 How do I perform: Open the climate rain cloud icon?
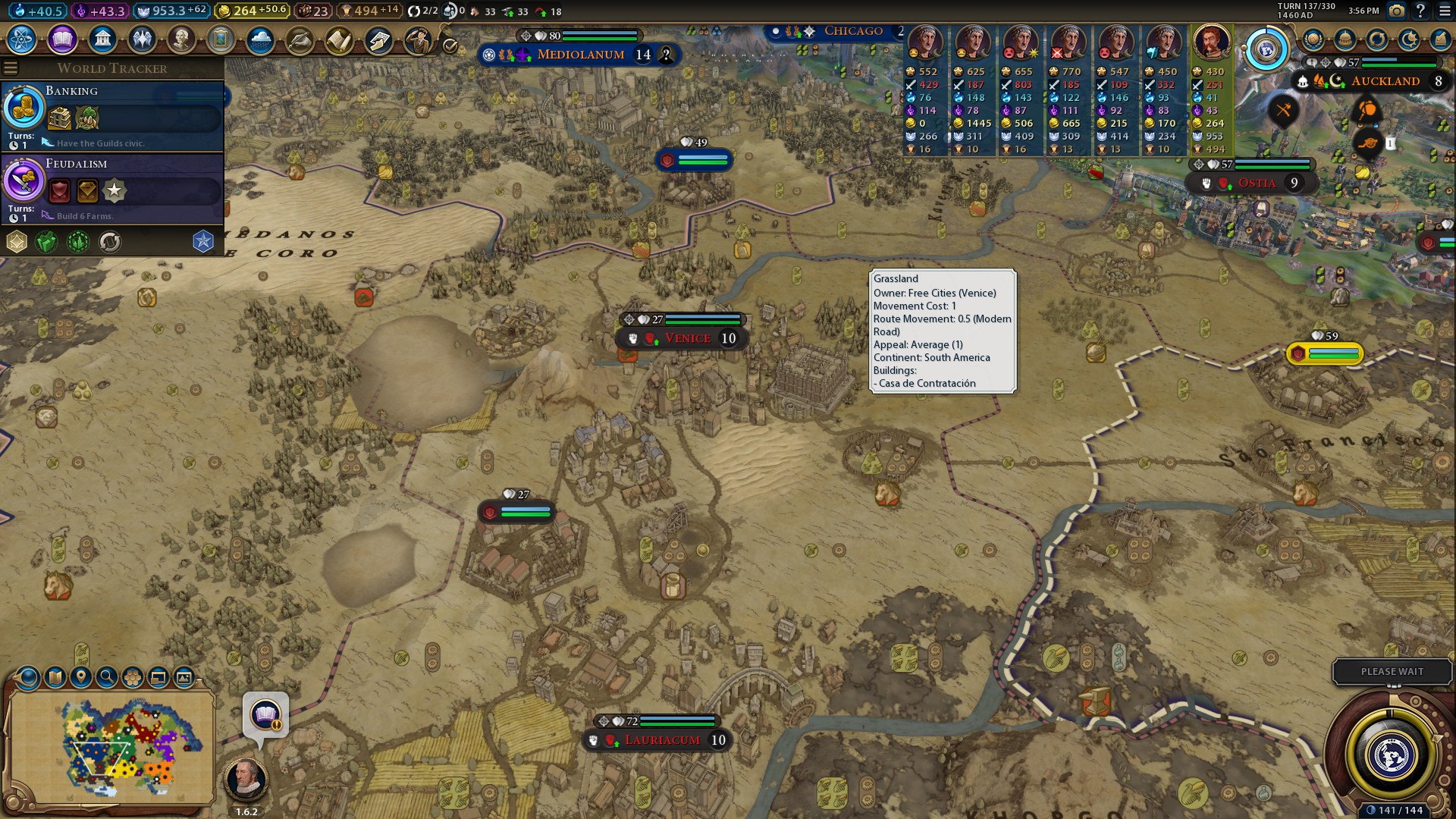(260, 39)
